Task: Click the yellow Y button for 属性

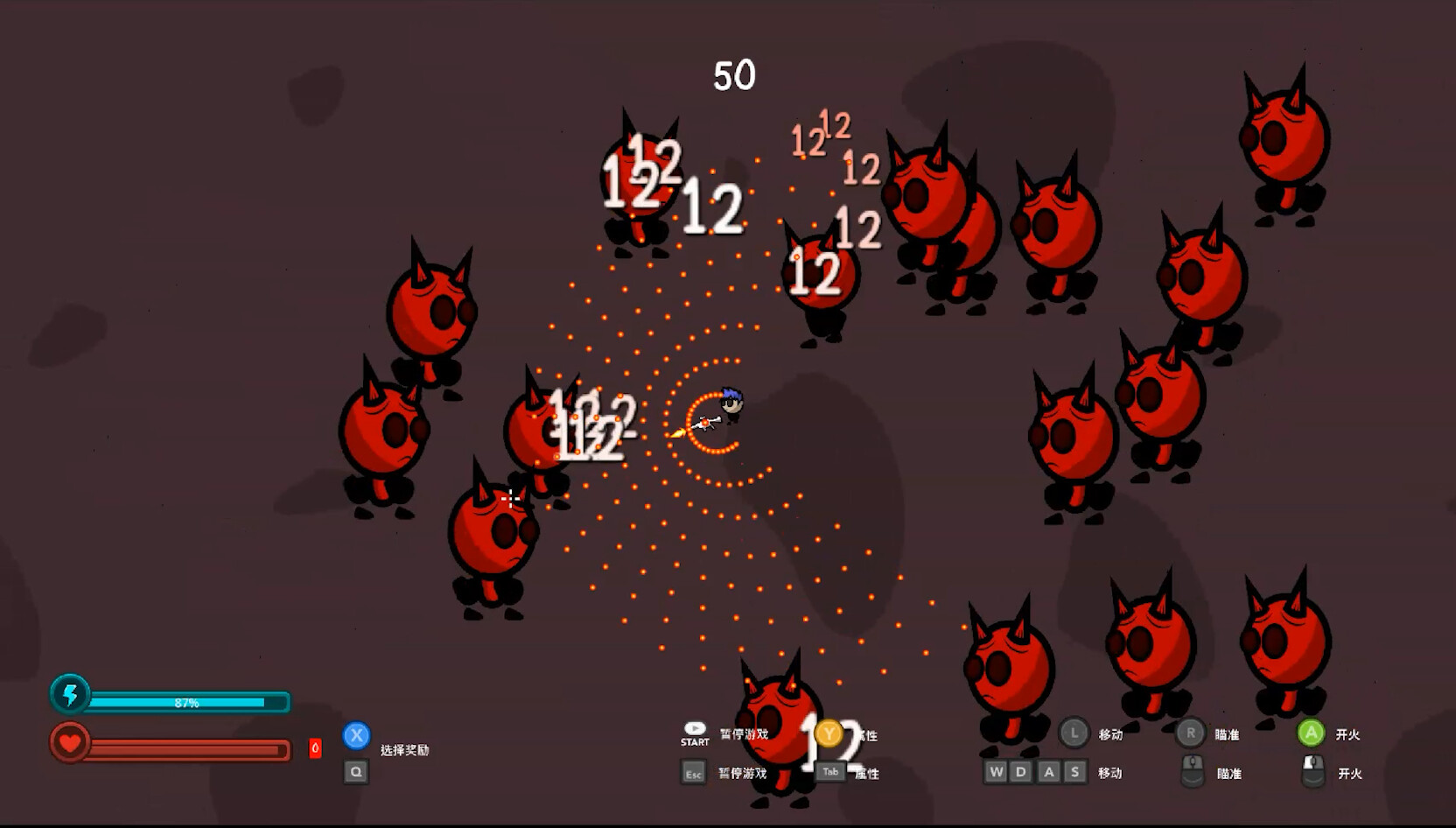Action: coord(829,734)
